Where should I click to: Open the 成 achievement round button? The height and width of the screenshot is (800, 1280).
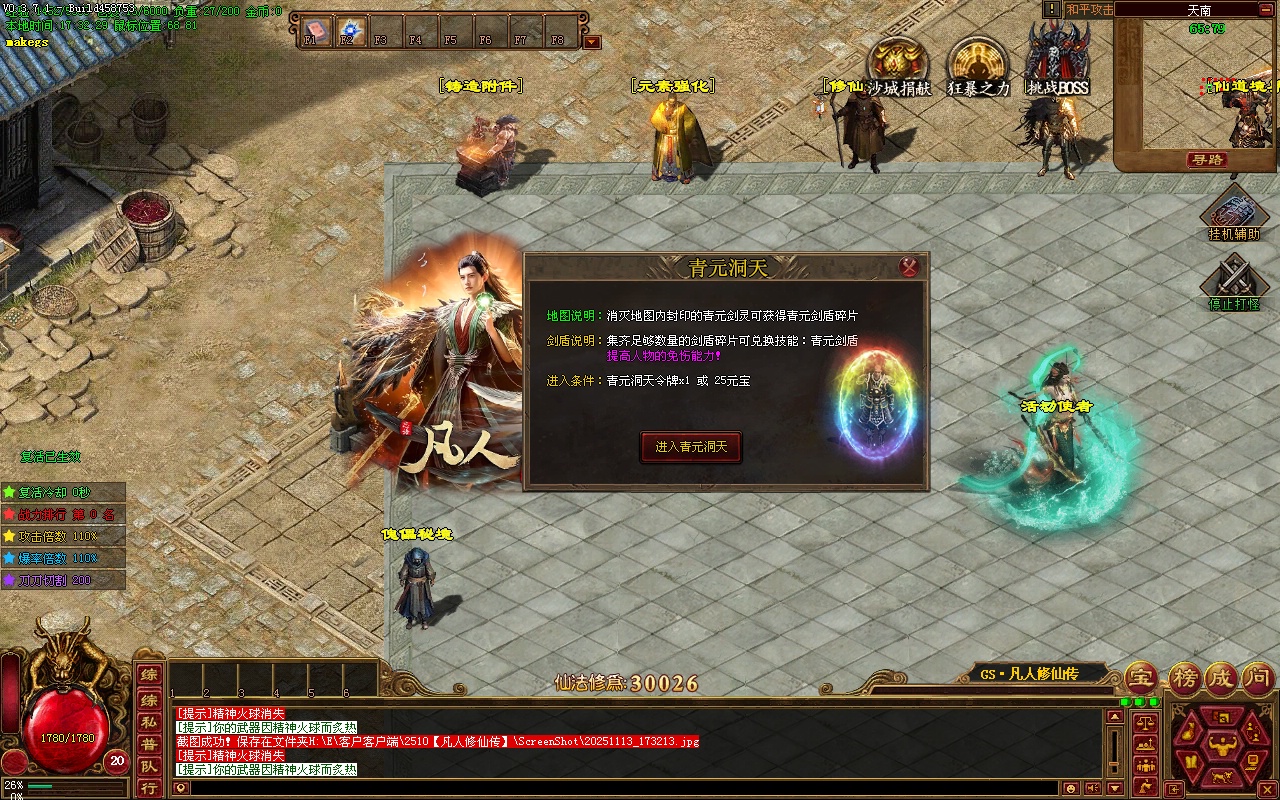[1219, 678]
